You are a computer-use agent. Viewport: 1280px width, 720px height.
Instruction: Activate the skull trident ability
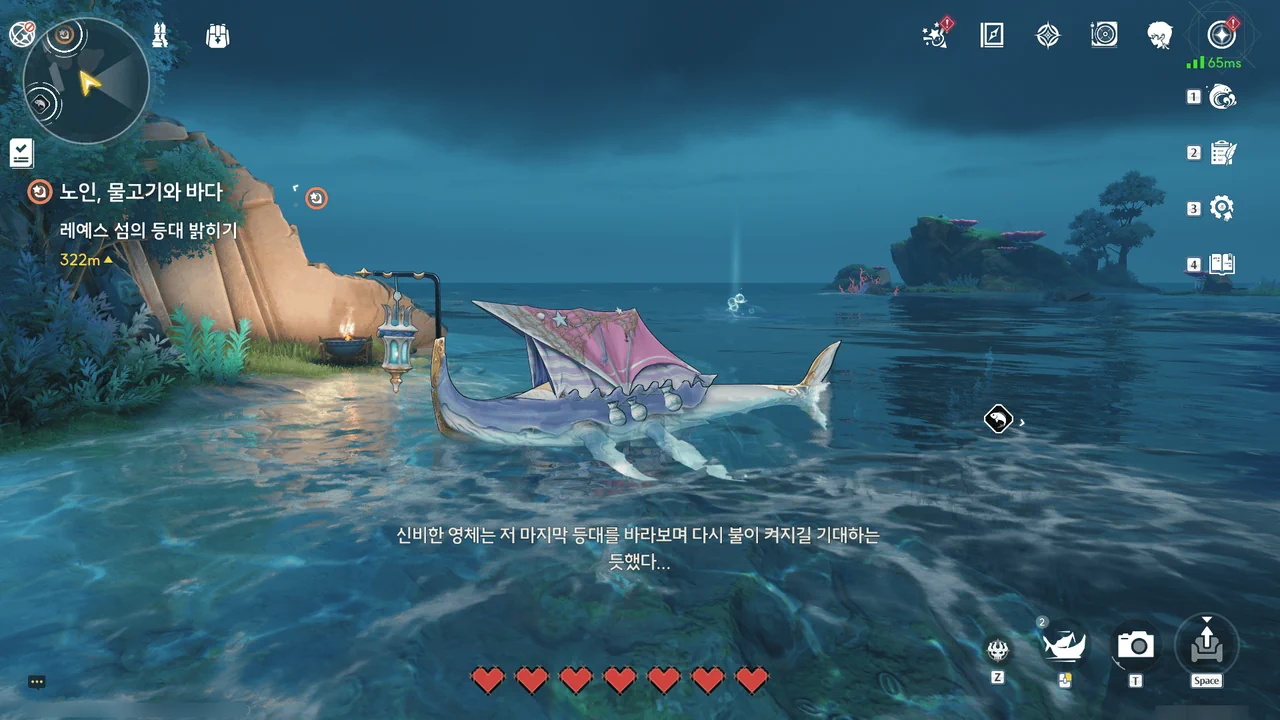(997, 650)
